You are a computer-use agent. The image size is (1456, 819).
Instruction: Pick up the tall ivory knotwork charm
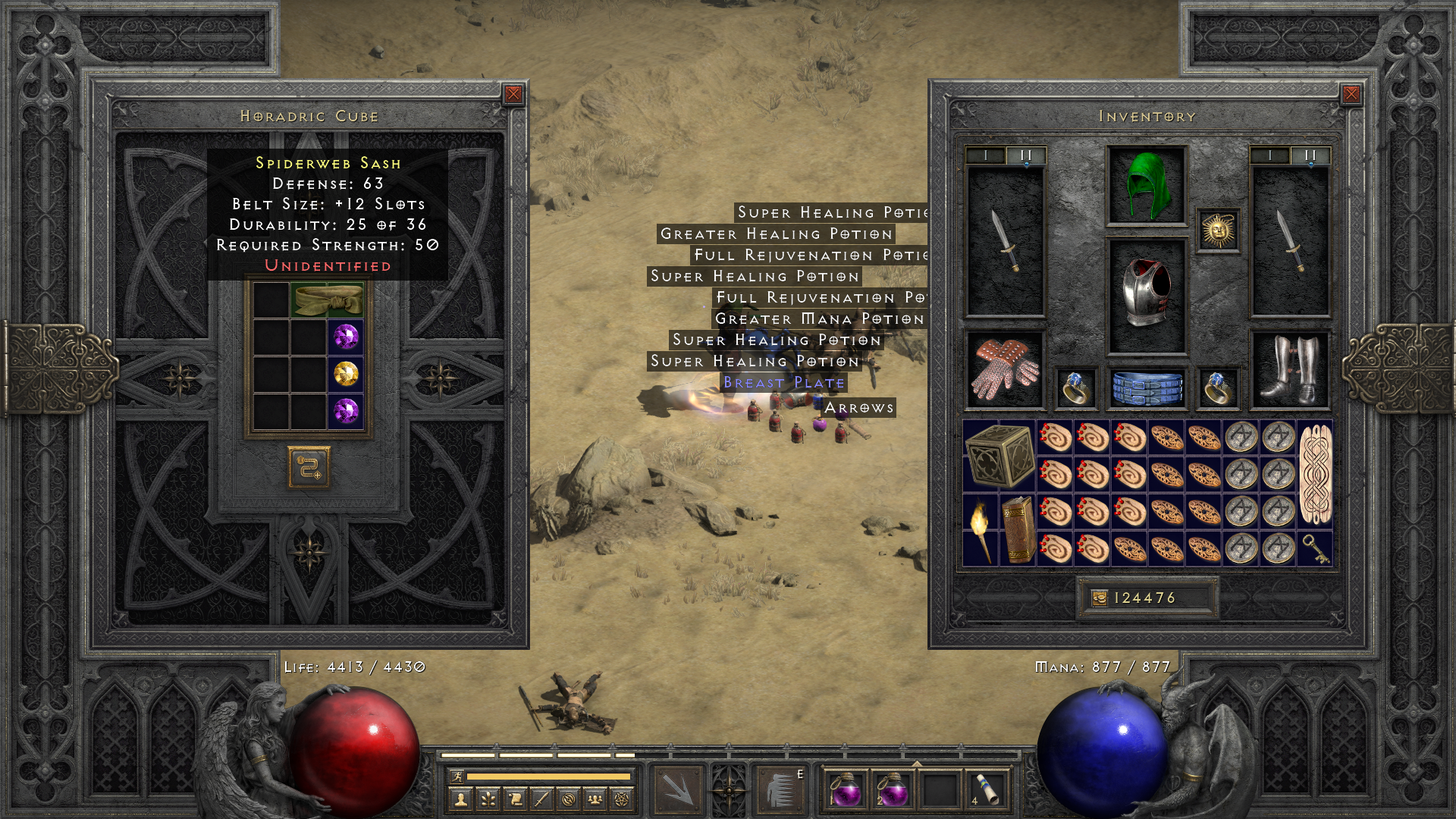tap(1314, 474)
